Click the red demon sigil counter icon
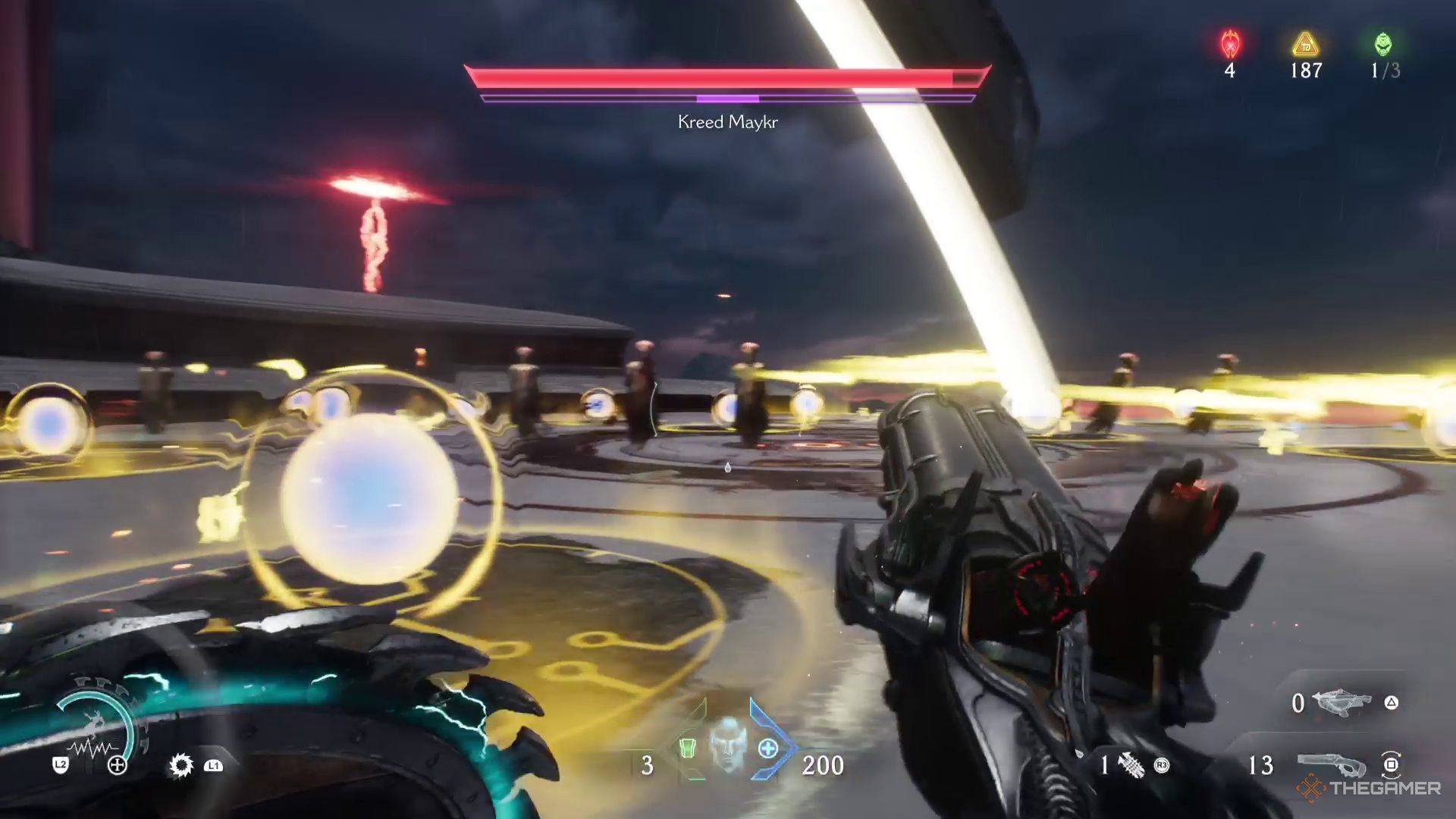This screenshot has width=1456, height=819. 1230,45
